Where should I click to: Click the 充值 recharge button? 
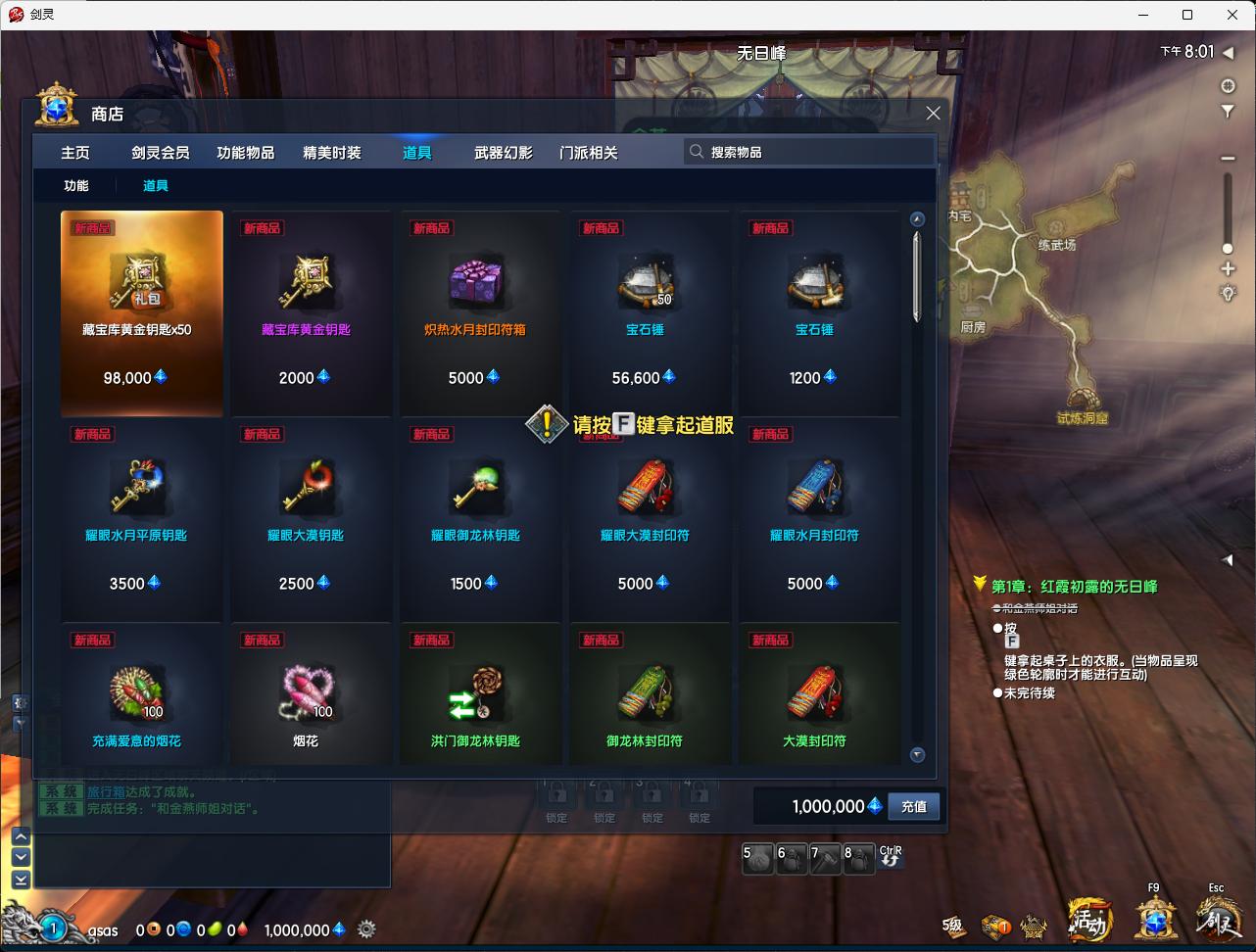coord(913,807)
